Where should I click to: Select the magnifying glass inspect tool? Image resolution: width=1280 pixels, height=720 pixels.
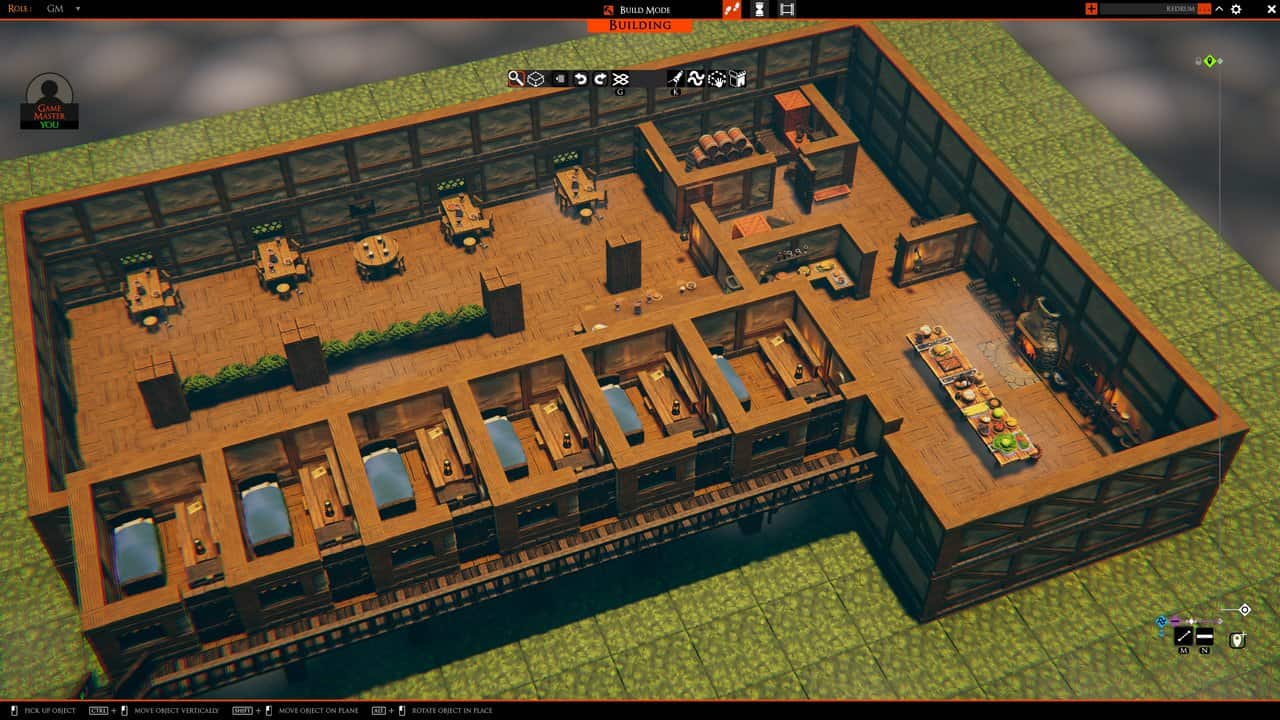pyautogui.click(x=517, y=78)
